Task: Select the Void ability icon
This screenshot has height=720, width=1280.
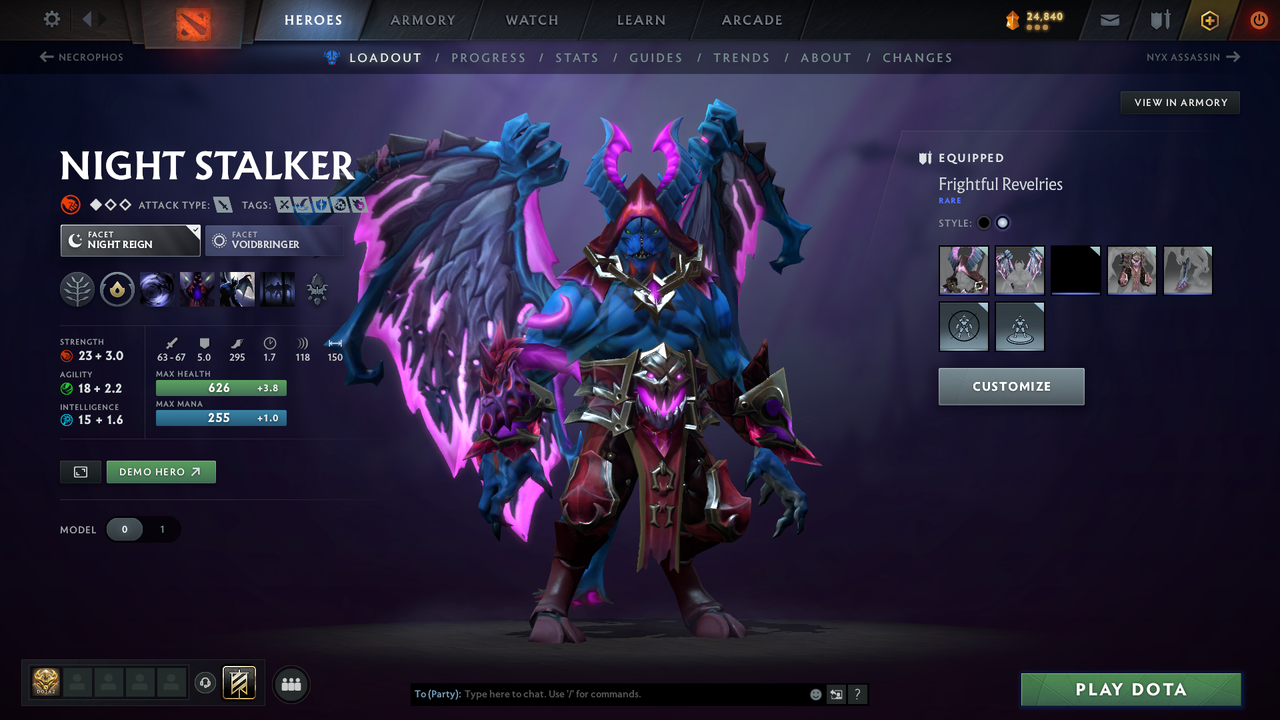Action: pos(157,289)
